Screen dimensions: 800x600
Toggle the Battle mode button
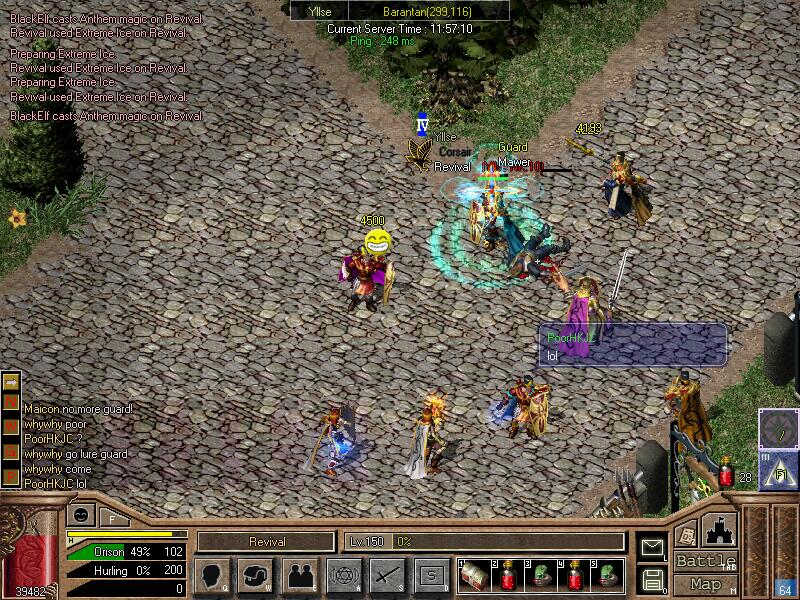coord(706,561)
